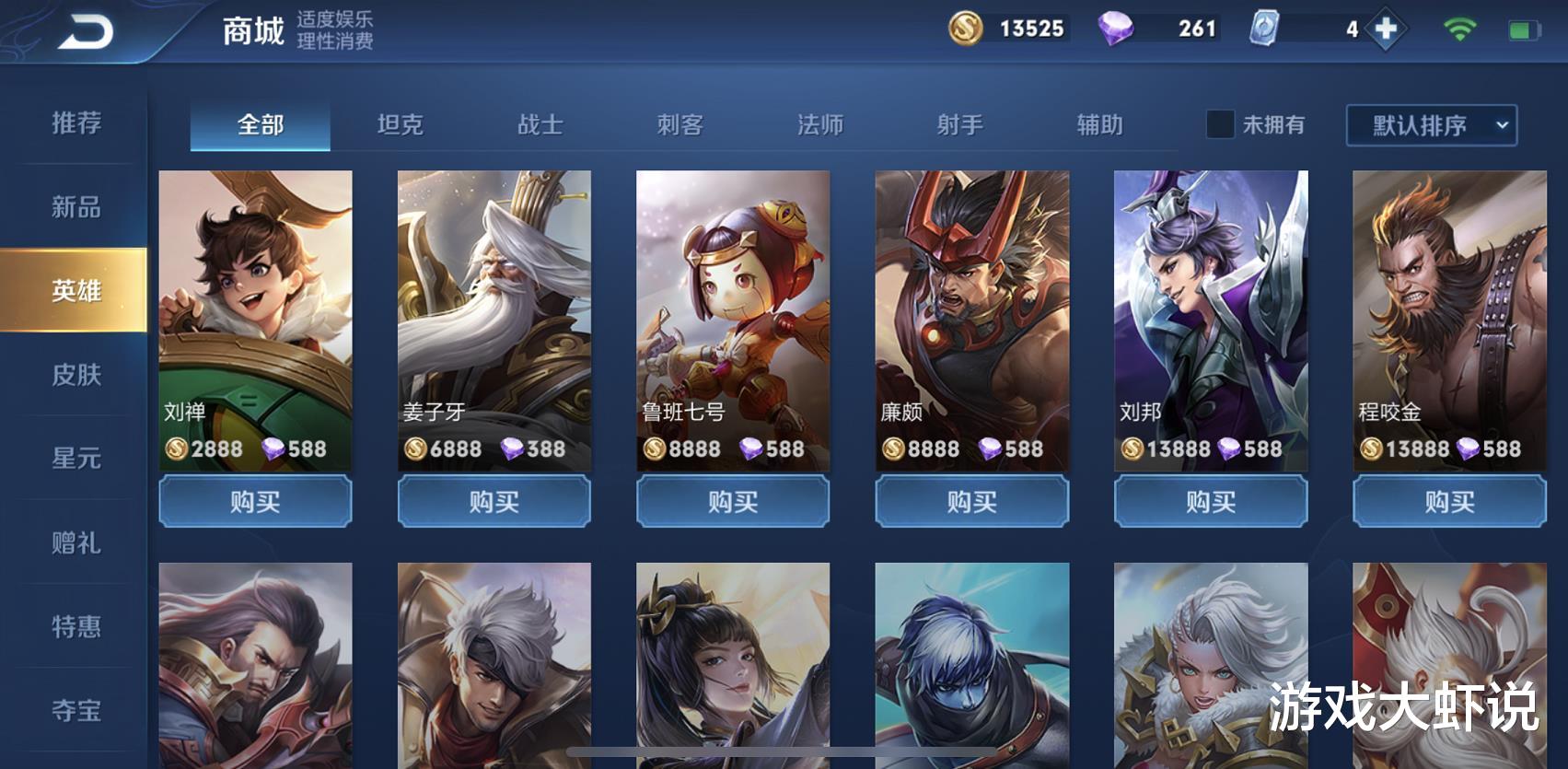Toggle the owned-heroes filter next to 默认排序
This screenshot has height=769, width=1568.
[1220, 126]
